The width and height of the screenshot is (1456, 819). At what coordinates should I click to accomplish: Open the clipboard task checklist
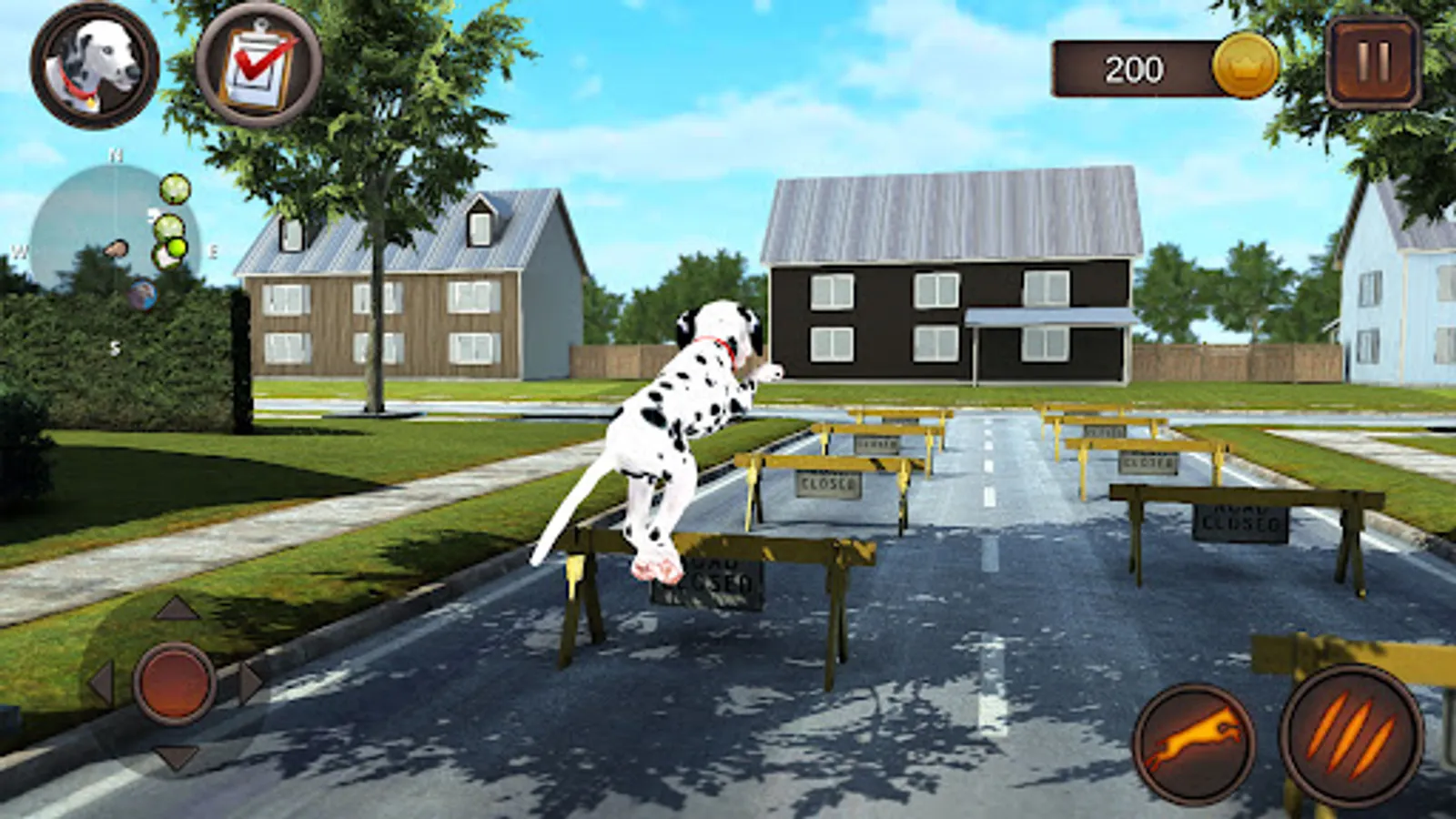click(x=258, y=66)
